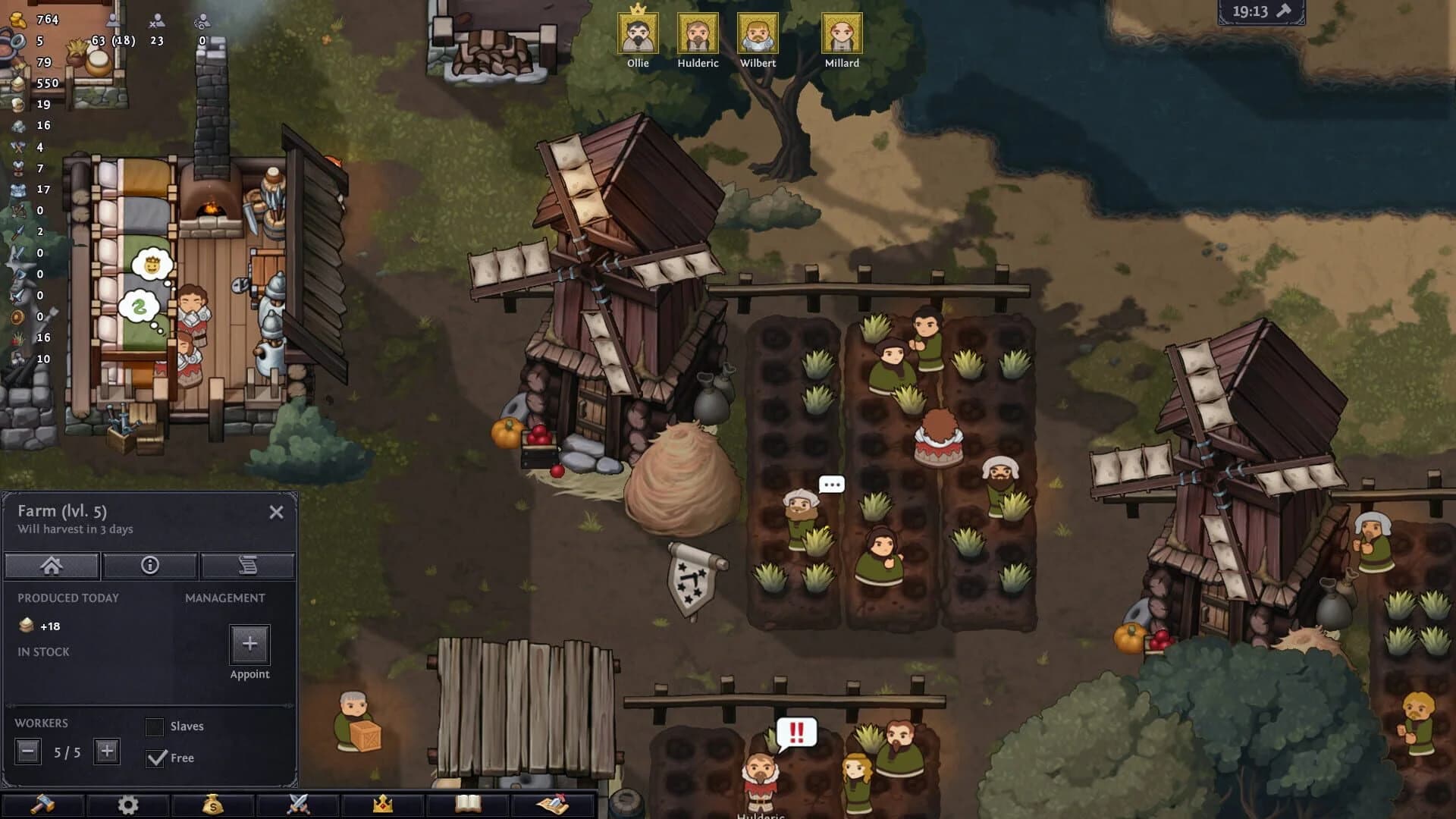Enable the Slaves worker checkbox
Viewport: 1456px width, 819px height.
tap(155, 726)
